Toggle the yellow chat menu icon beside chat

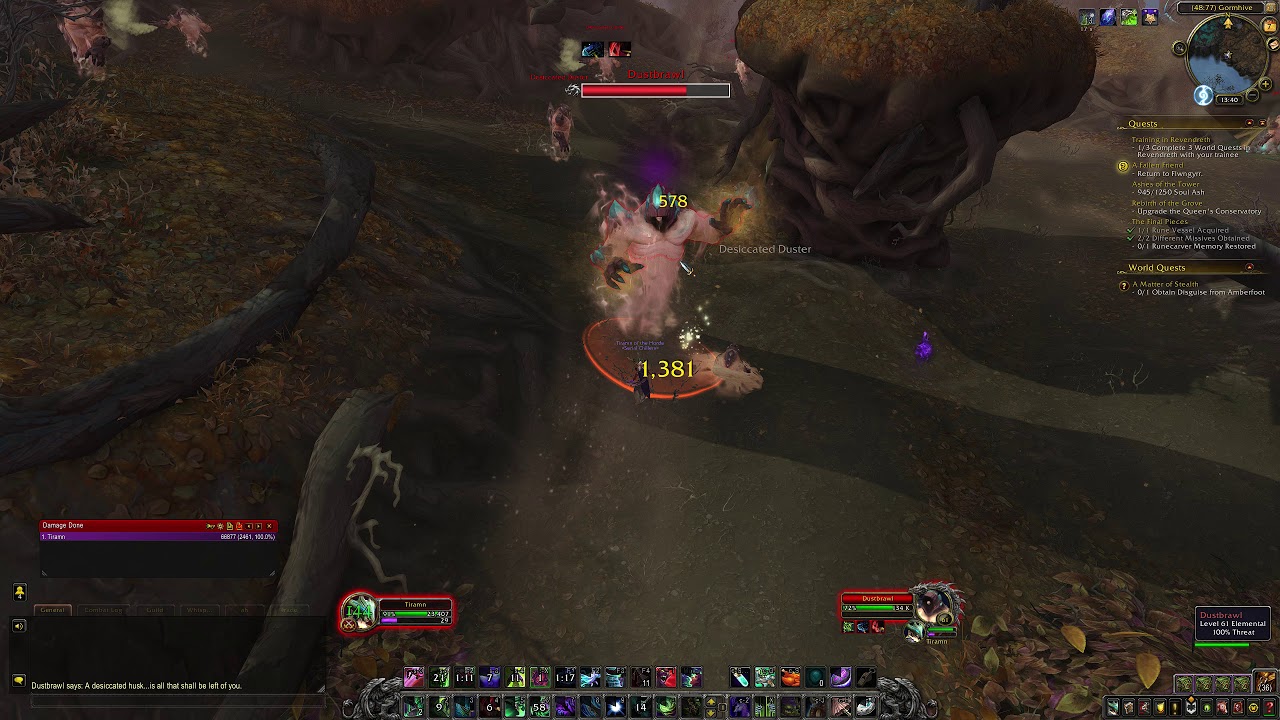pos(20,591)
